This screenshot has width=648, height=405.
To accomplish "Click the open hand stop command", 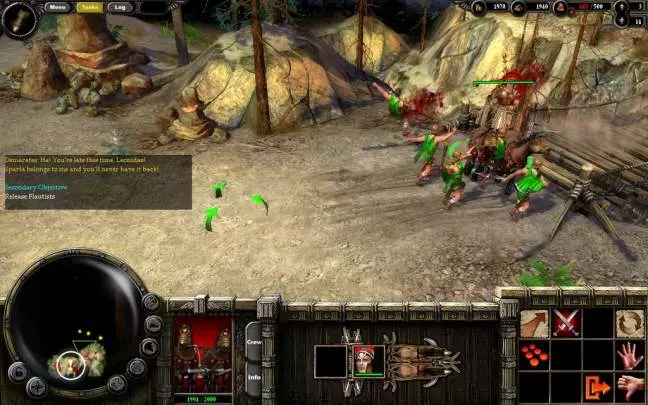I will pyautogui.click(x=630, y=356).
